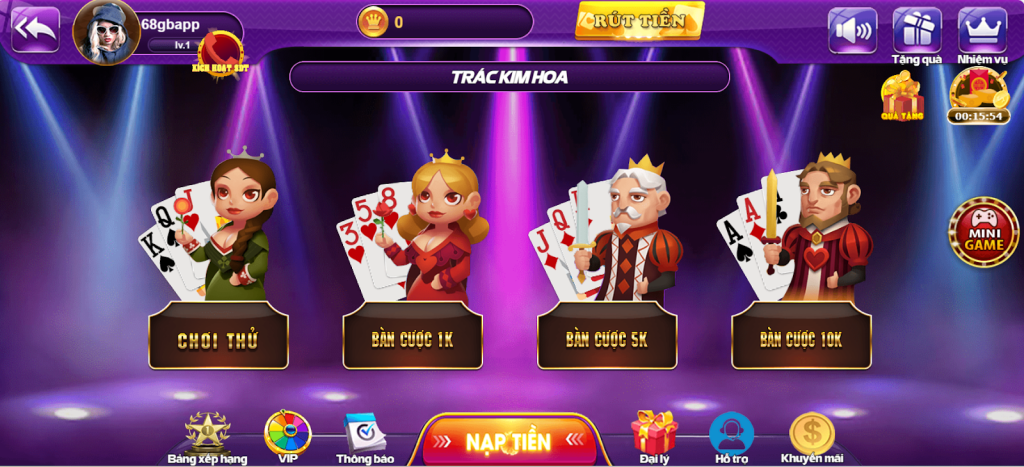This screenshot has height=467, width=1024.
Task: Open Khuyến mãi promotions coin icon
Action: [x=811, y=433]
